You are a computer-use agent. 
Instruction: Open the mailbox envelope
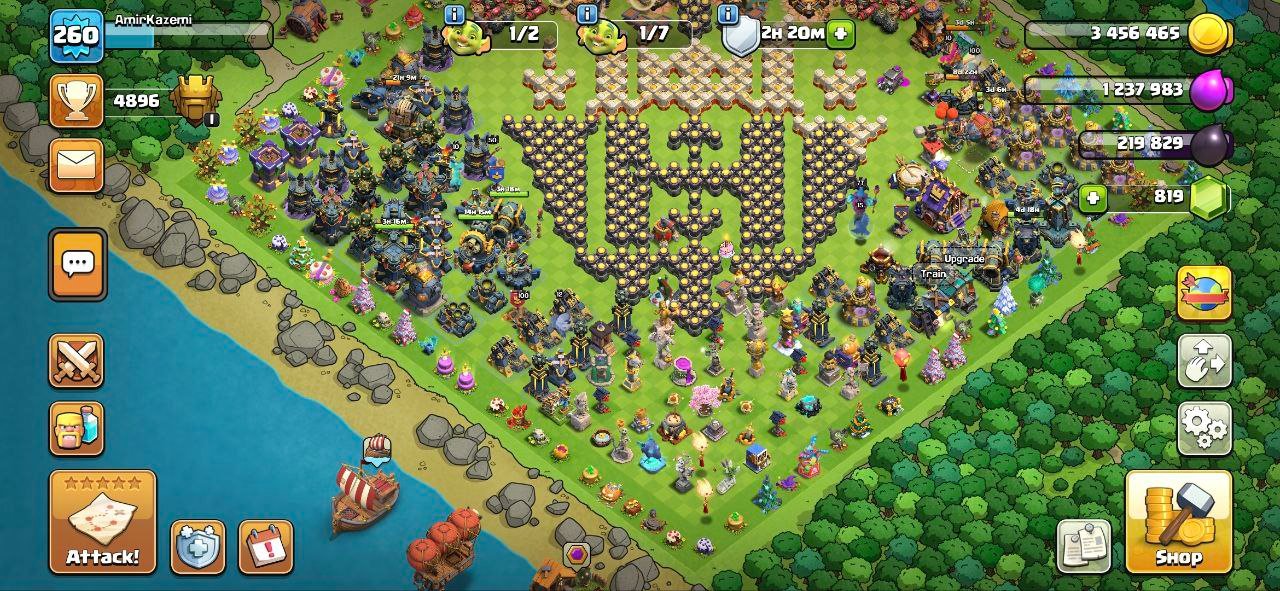click(77, 165)
